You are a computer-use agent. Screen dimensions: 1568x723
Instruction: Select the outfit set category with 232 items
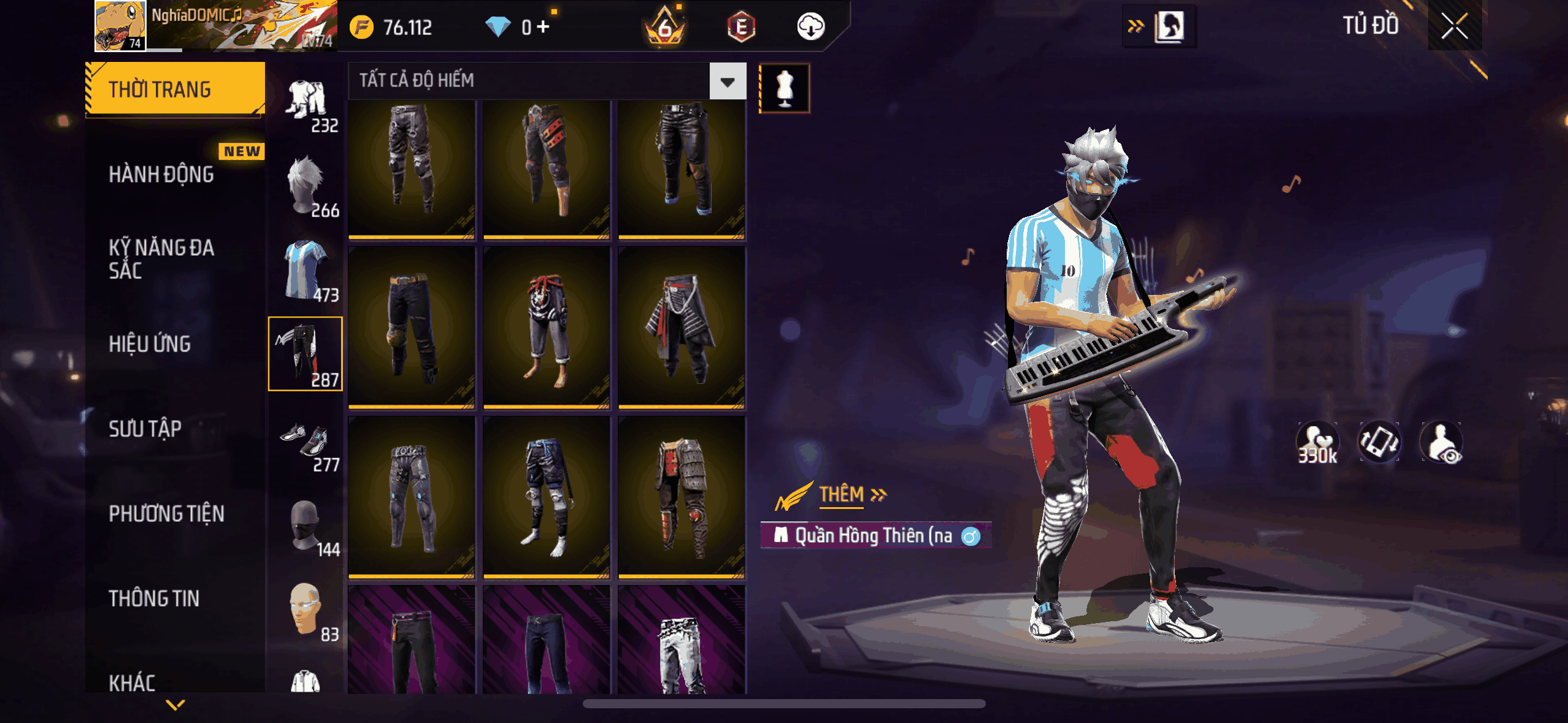[307, 104]
